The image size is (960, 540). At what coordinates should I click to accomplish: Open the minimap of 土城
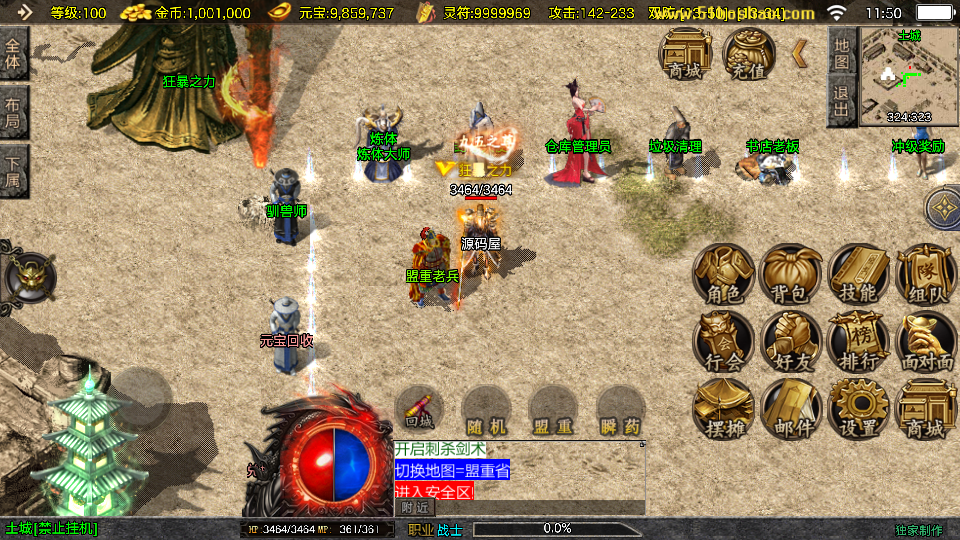point(909,77)
